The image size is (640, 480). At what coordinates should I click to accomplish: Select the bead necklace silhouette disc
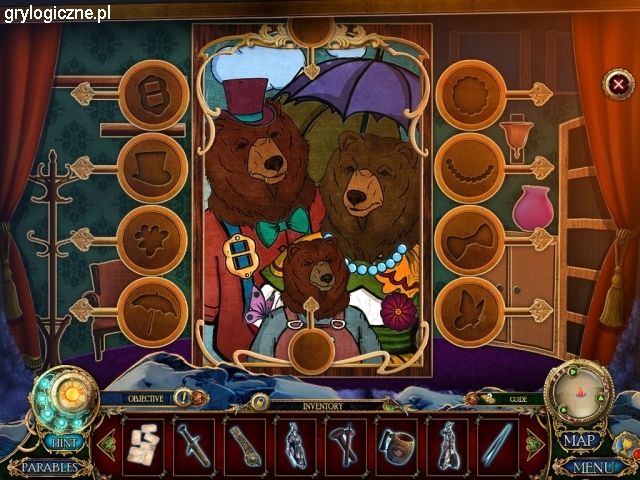pyautogui.click(x=469, y=167)
